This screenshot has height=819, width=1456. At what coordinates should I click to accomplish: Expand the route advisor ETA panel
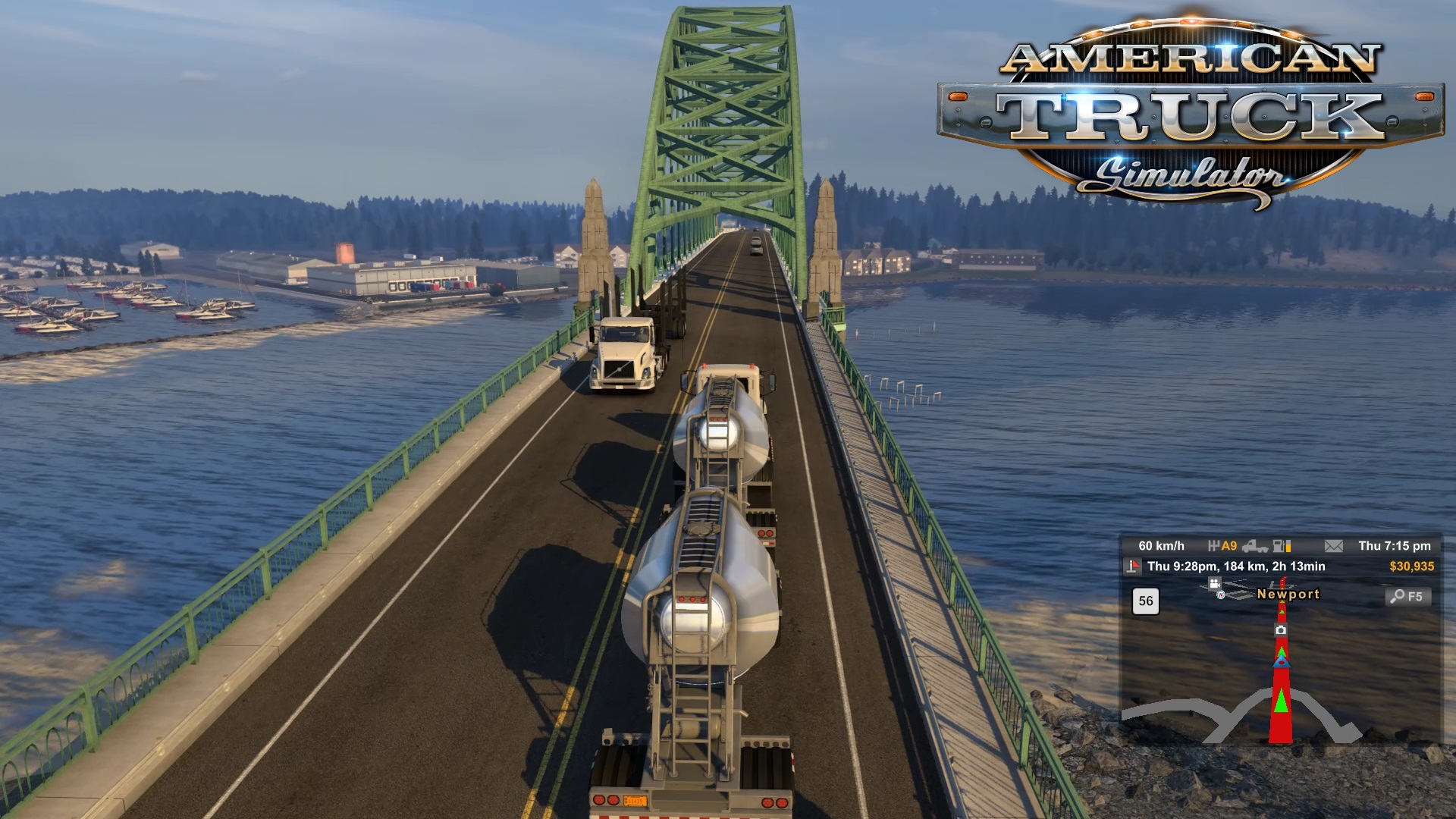pyautogui.click(x=1236, y=566)
